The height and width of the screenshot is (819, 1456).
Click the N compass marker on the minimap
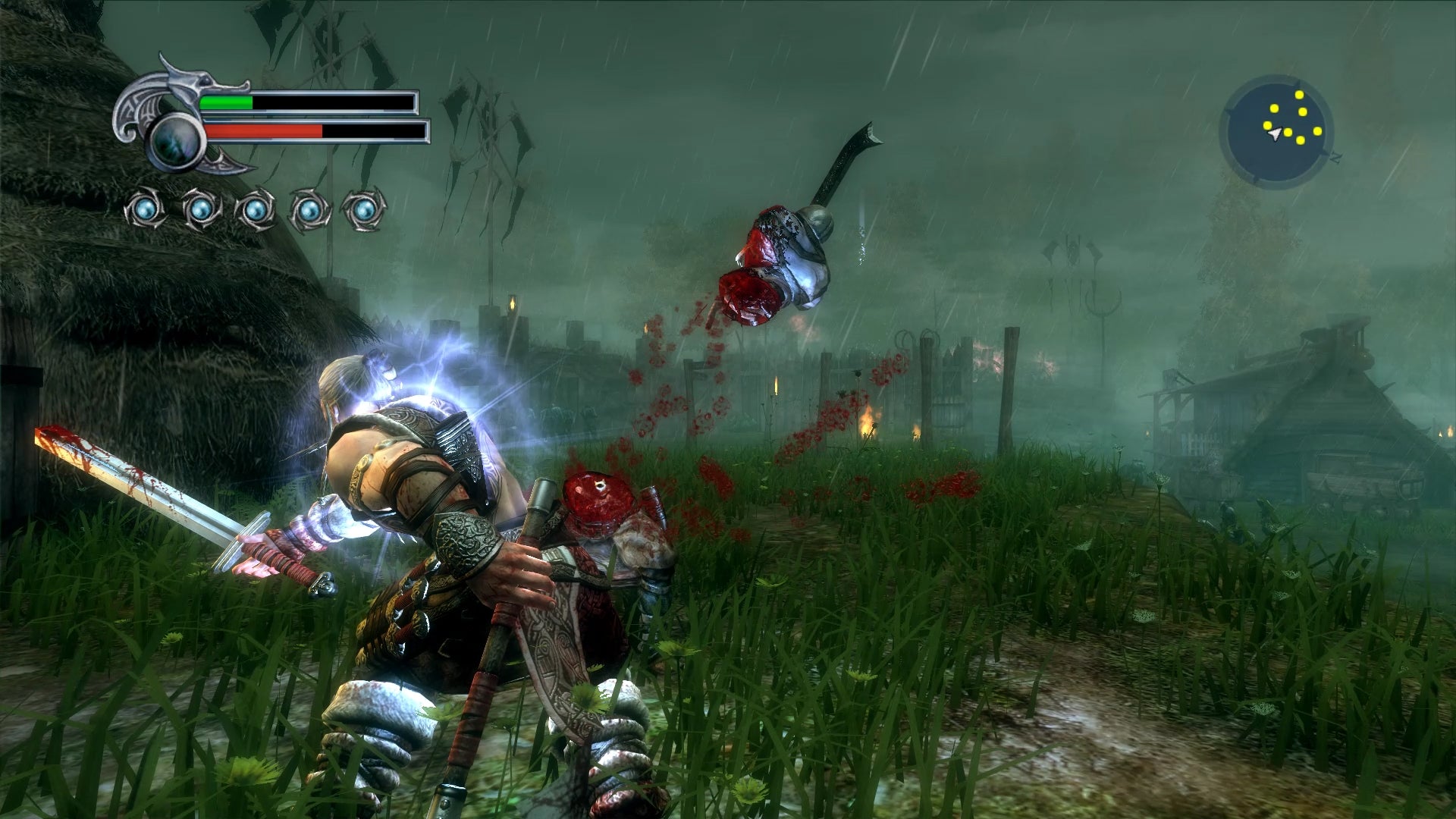click(x=1336, y=157)
